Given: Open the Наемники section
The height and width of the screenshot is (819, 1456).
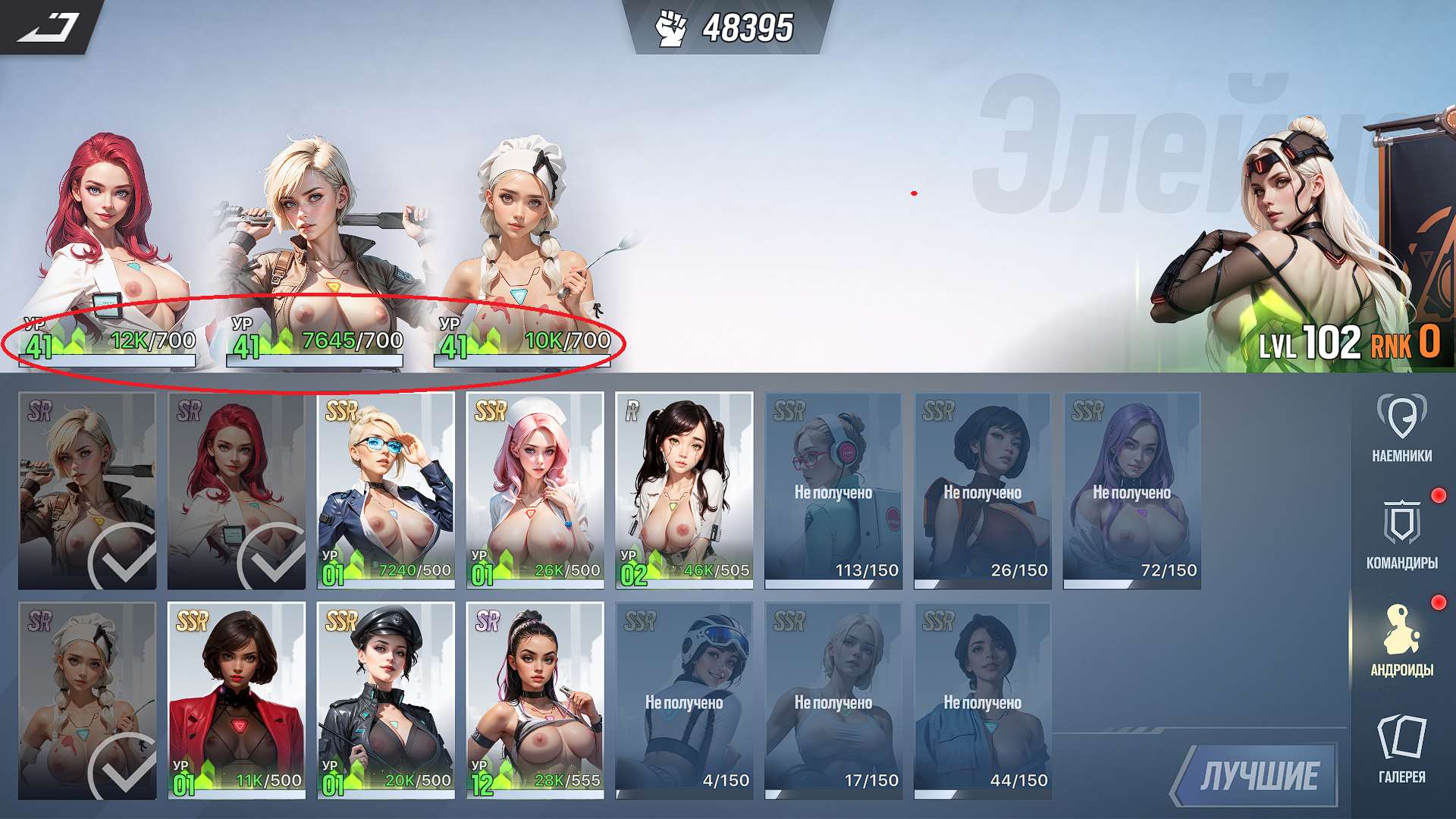Looking at the screenshot, I should click(1401, 428).
